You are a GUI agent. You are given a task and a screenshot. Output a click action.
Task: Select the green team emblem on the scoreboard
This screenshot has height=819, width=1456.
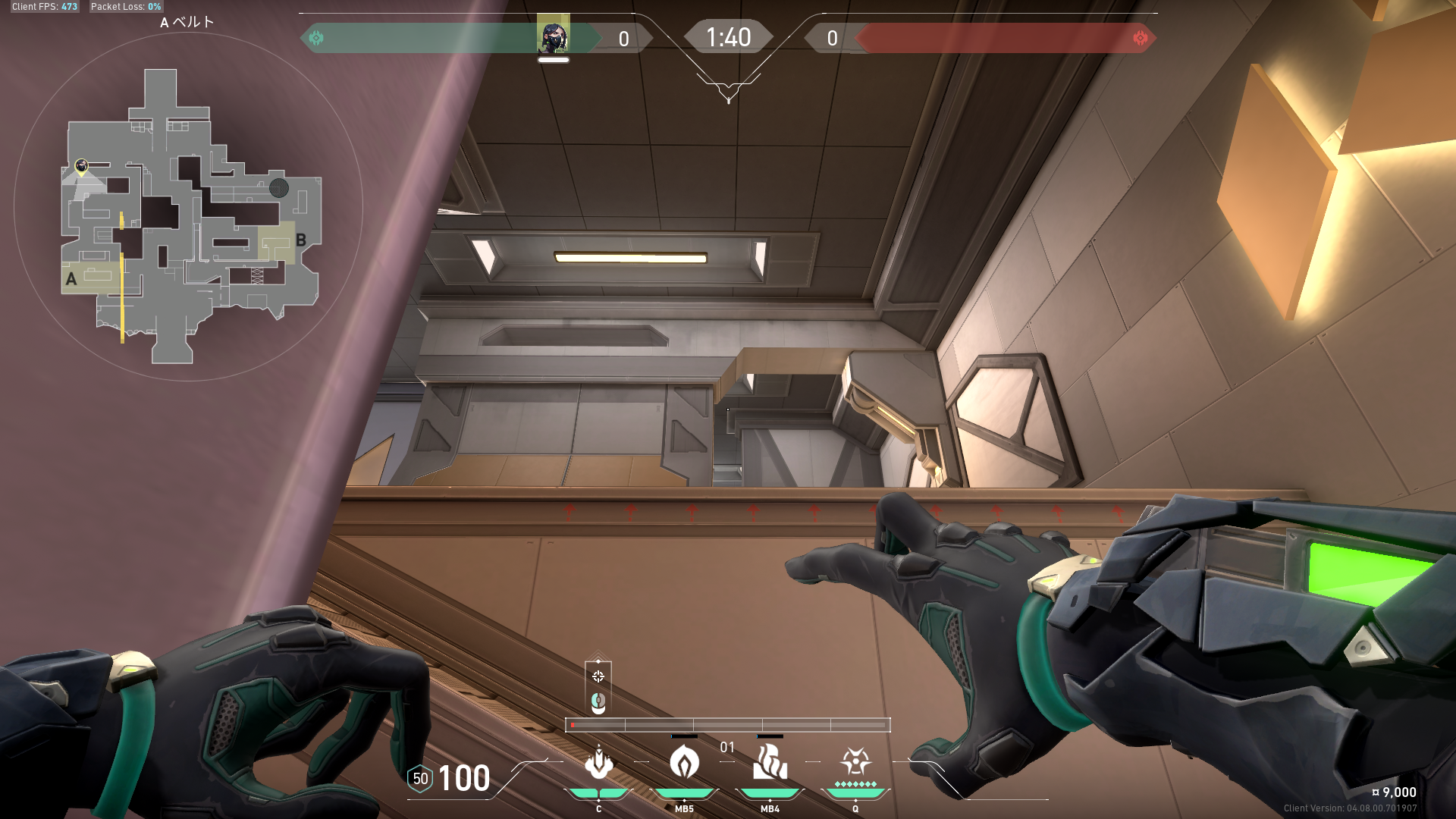(x=316, y=38)
